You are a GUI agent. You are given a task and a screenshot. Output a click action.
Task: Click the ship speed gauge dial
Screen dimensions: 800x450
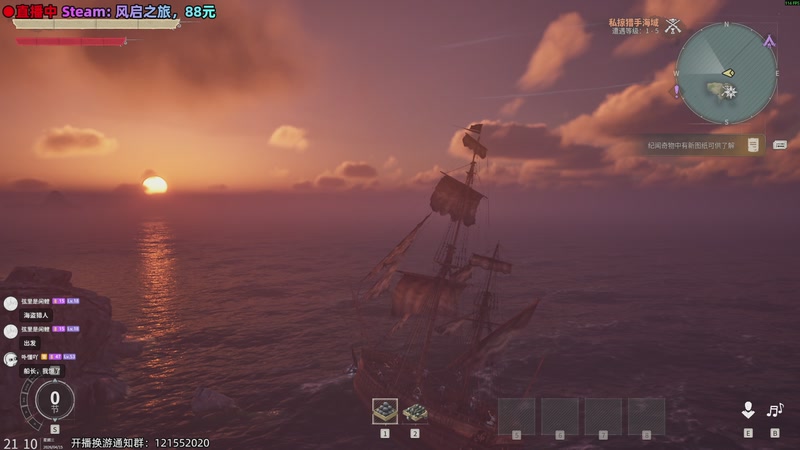[x=55, y=399]
